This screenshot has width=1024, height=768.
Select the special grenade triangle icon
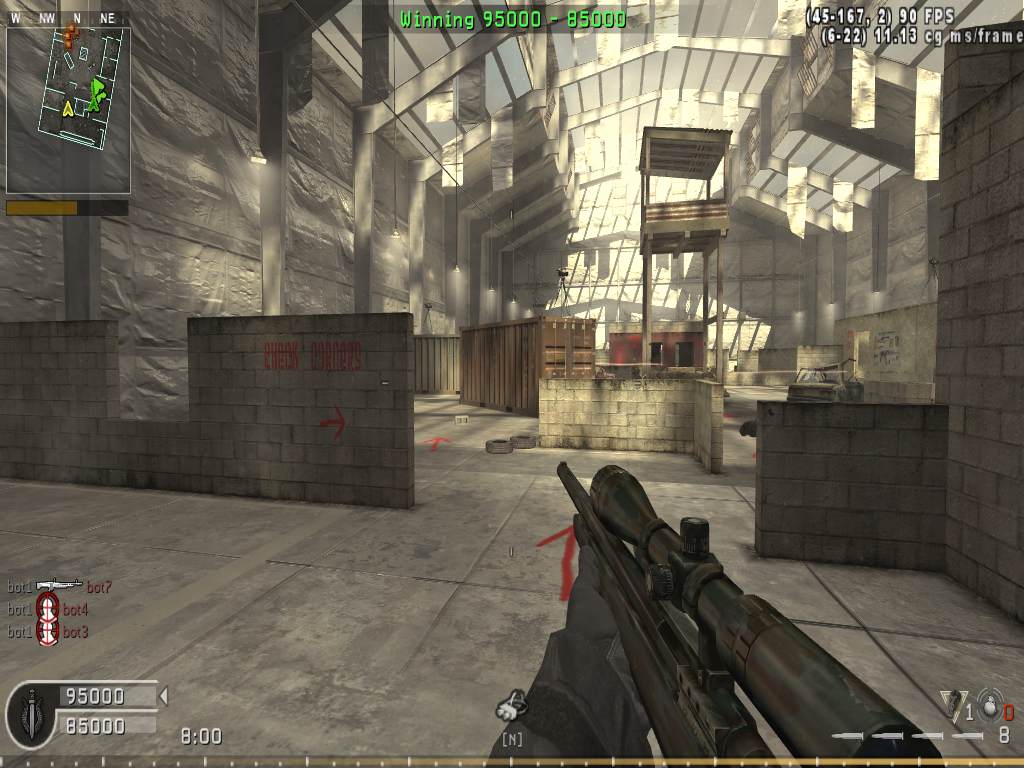pos(950,704)
